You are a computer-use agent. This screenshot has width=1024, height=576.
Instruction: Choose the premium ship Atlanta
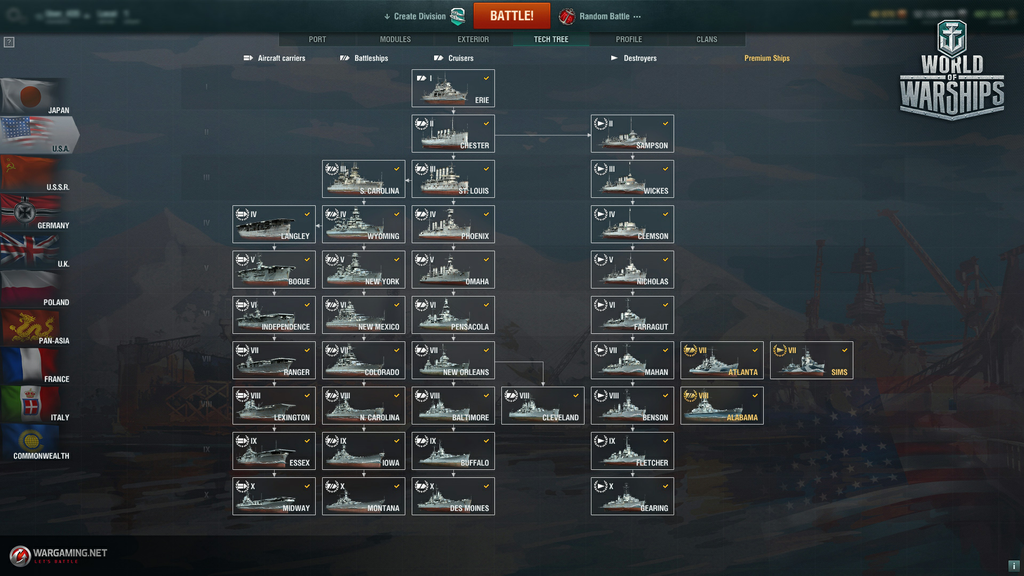pyautogui.click(x=722, y=360)
